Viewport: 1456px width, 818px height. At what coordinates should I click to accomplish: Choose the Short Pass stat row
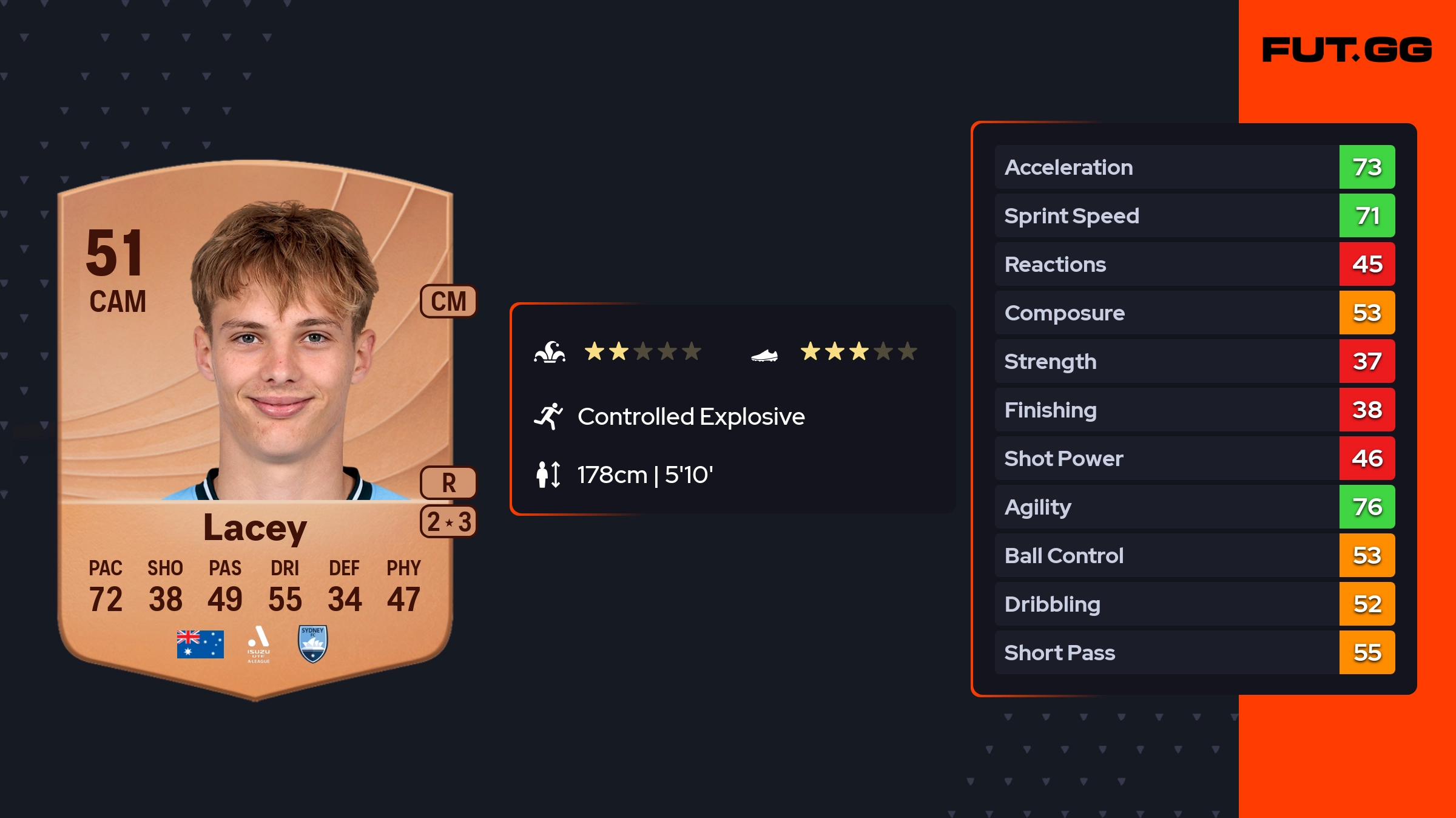1195,652
